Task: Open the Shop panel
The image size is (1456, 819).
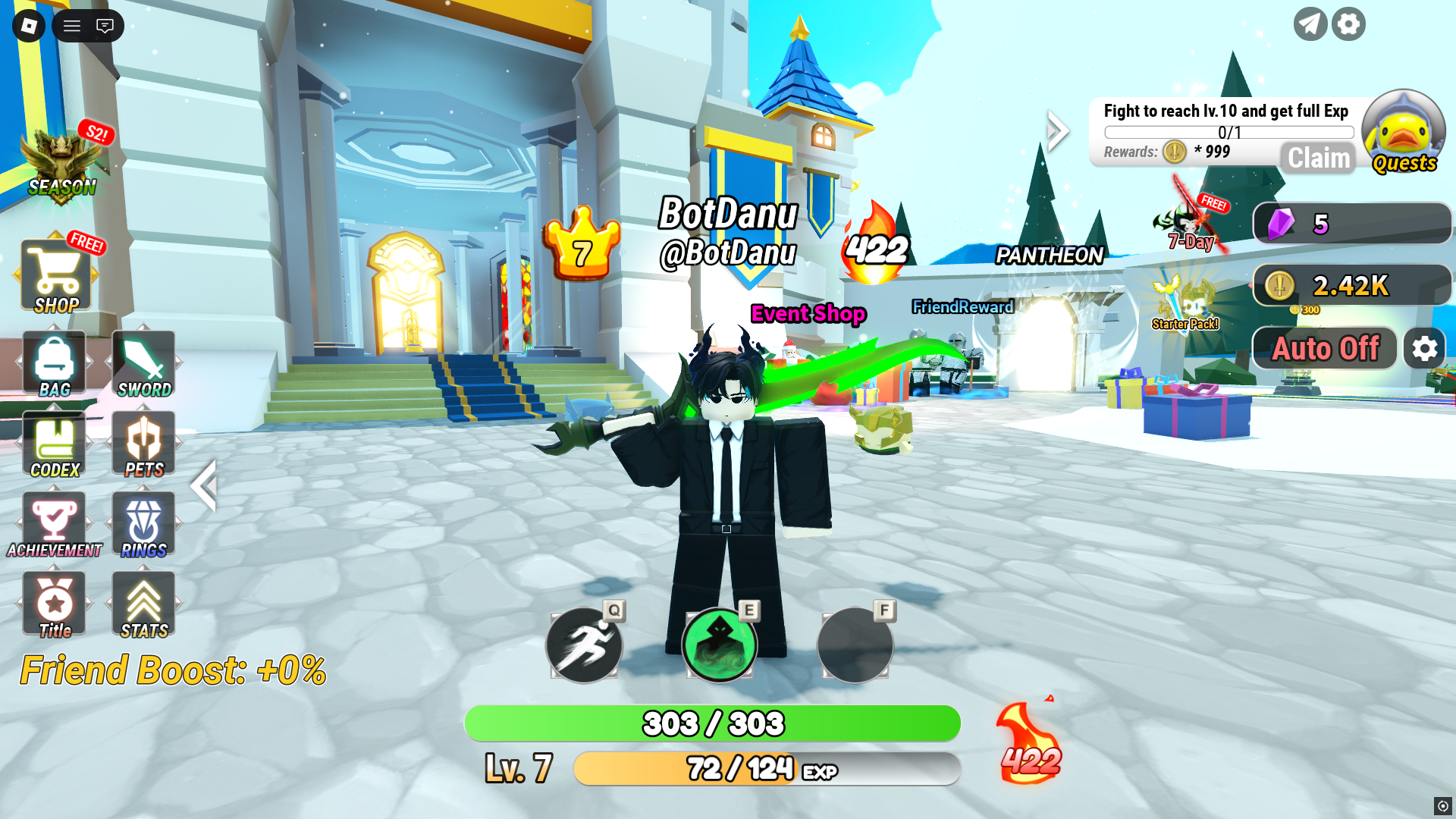Action: coord(57,275)
